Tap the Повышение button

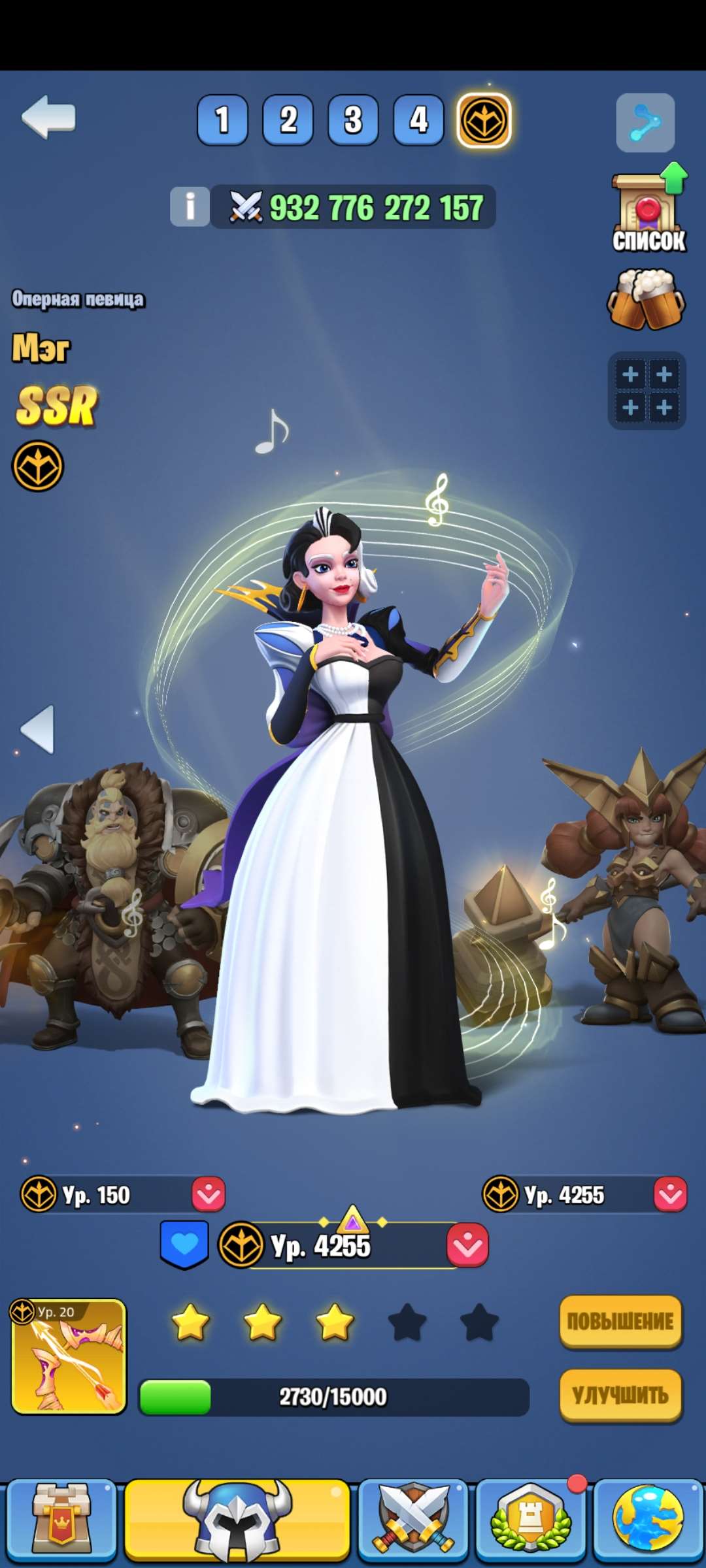click(620, 1321)
